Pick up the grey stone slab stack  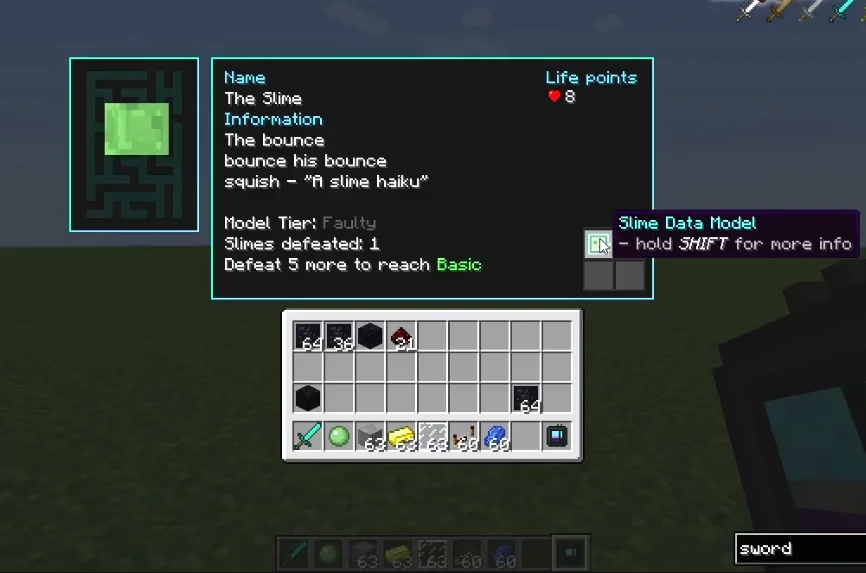point(370,436)
